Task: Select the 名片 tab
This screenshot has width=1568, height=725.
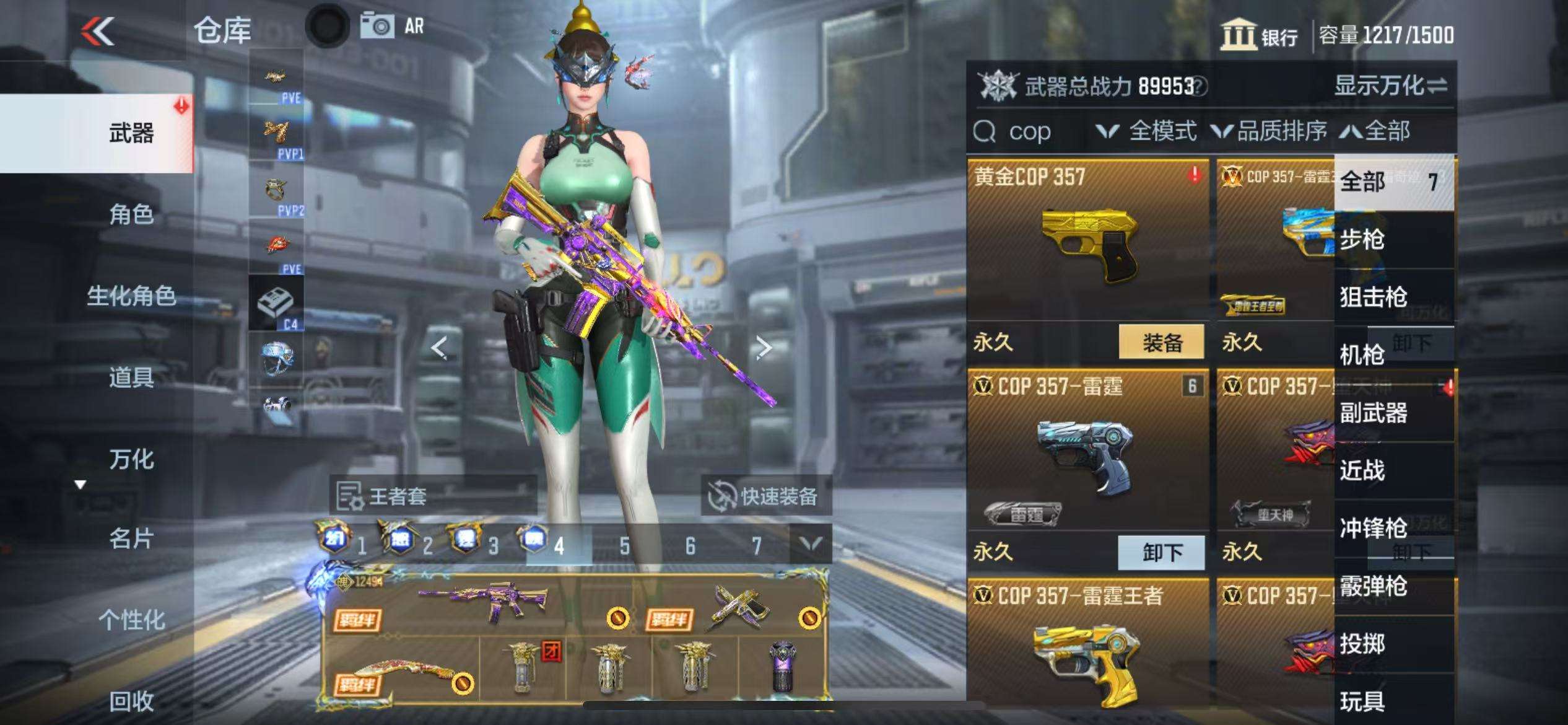Action: (131, 539)
